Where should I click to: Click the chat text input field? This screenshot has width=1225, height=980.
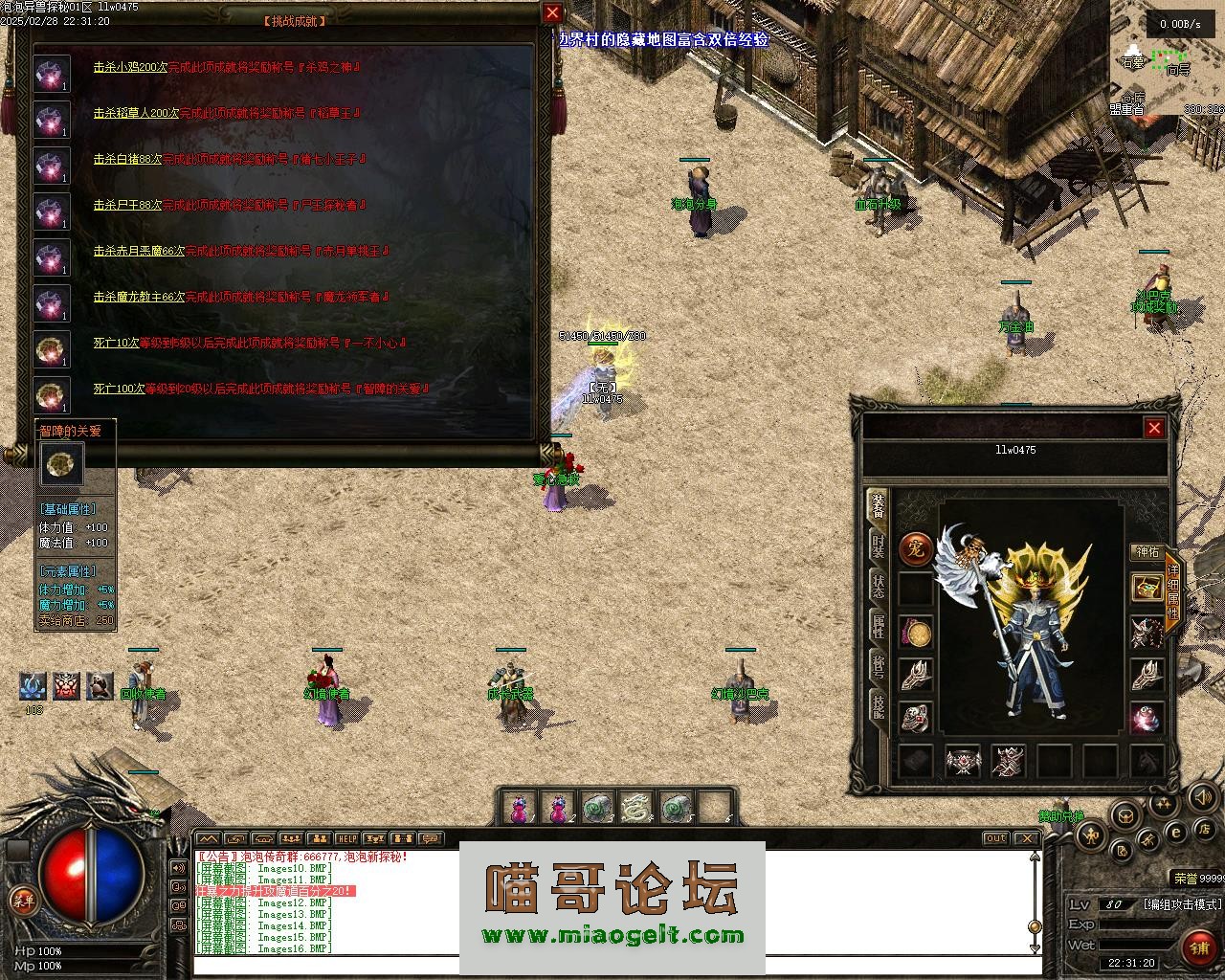[x=612, y=965]
